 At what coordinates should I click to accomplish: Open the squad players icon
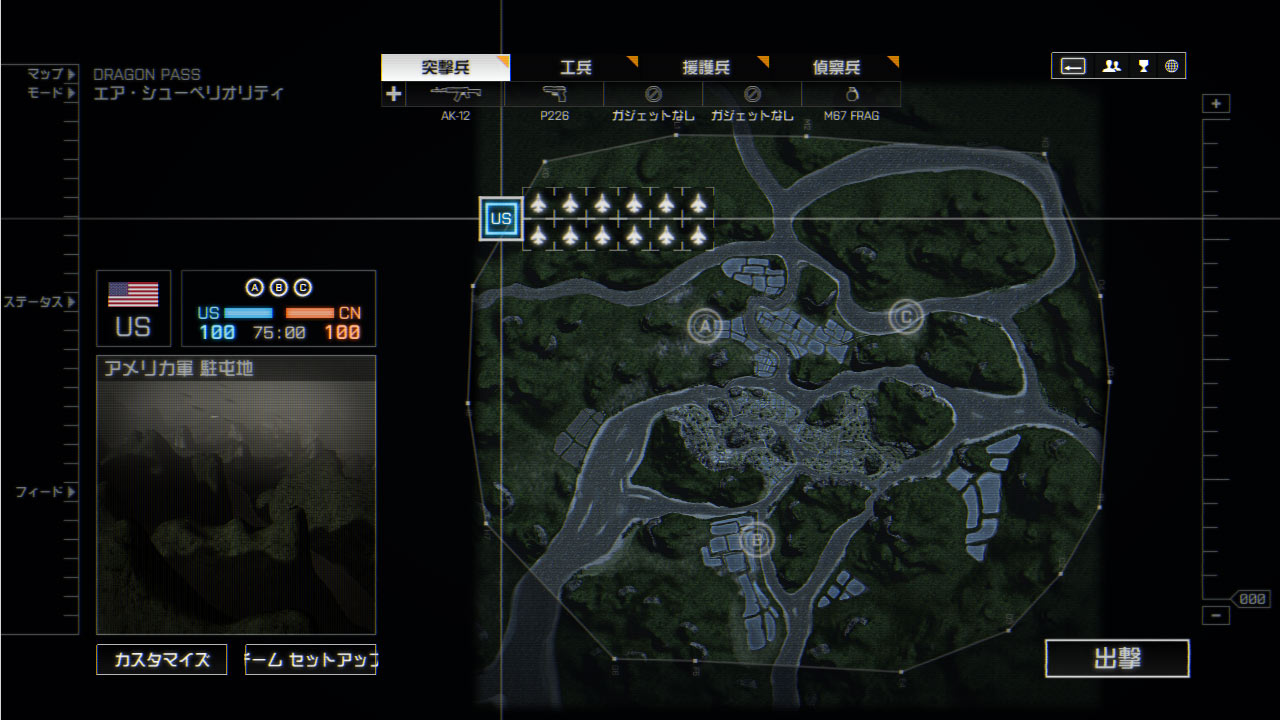1111,66
